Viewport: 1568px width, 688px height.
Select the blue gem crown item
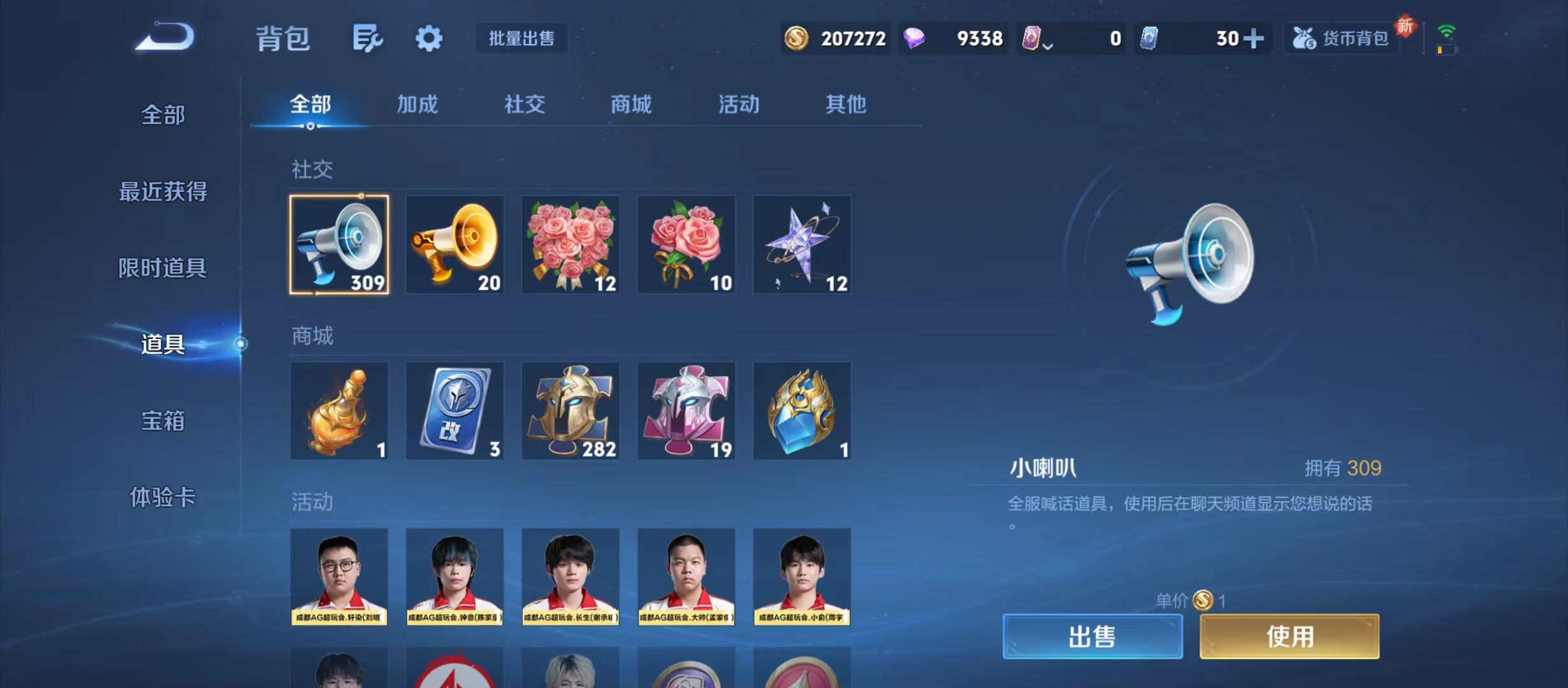[802, 411]
